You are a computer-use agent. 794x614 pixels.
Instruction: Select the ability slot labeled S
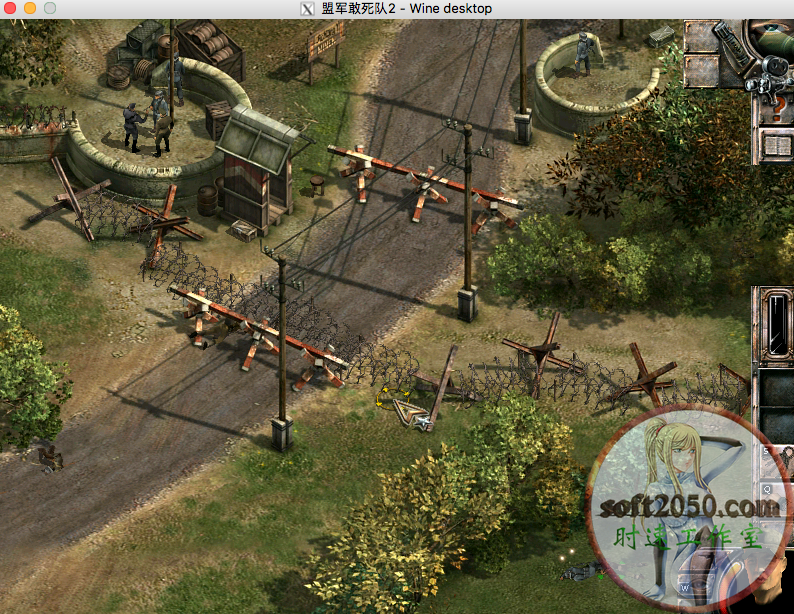tap(773, 458)
